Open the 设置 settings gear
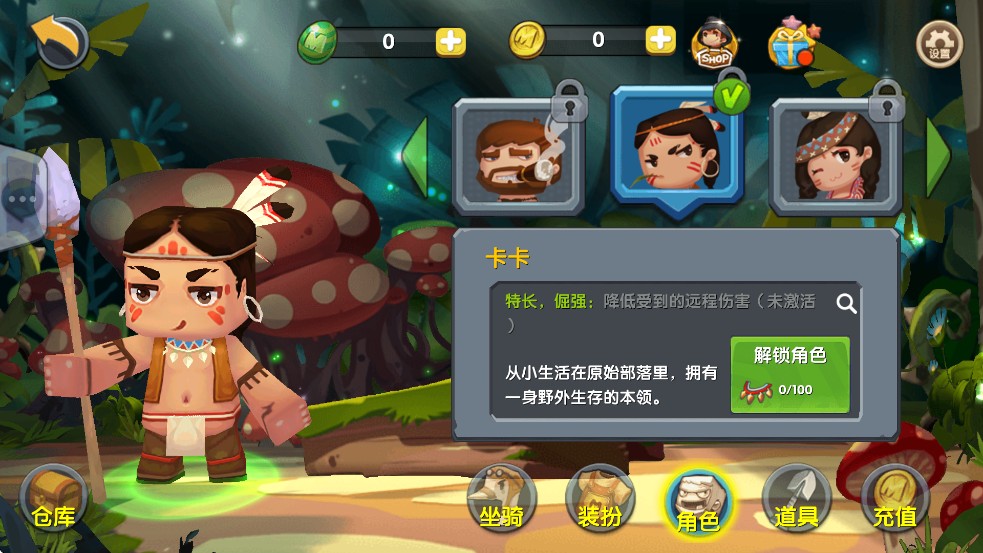This screenshot has height=553, width=983. 939,44
